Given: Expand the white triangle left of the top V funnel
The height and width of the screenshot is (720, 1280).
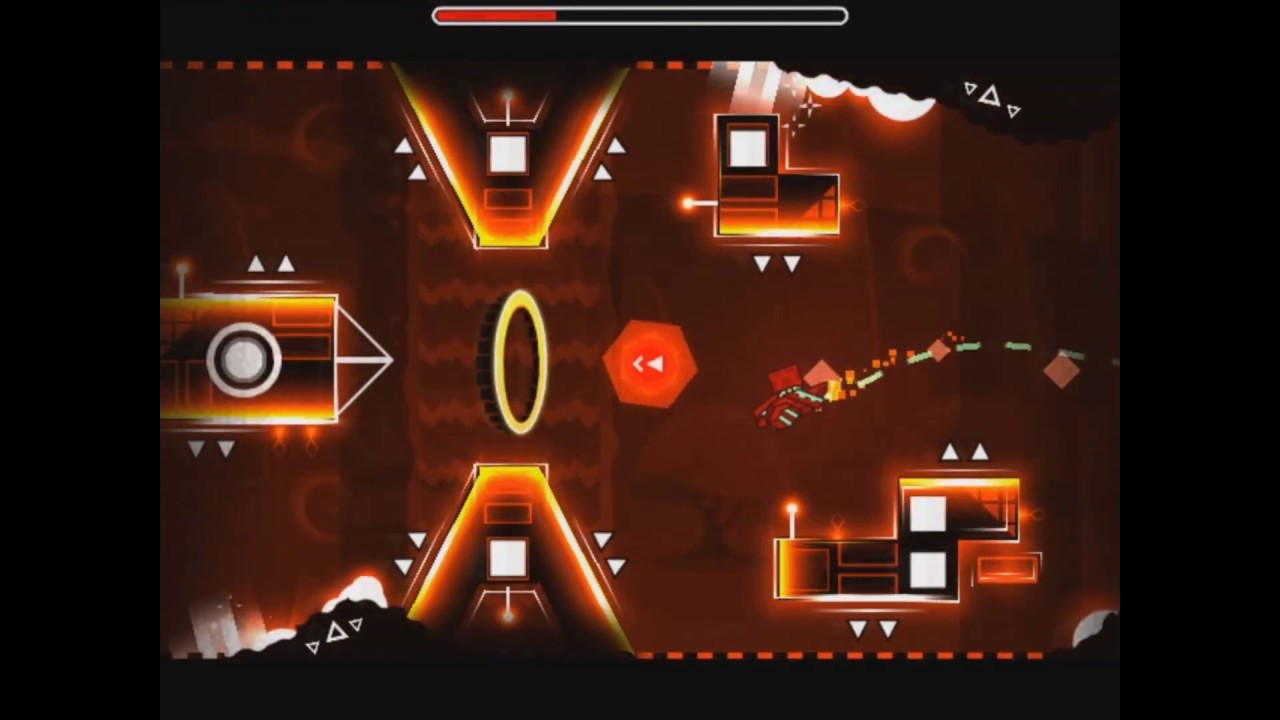Looking at the screenshot, I should (404, 148).
